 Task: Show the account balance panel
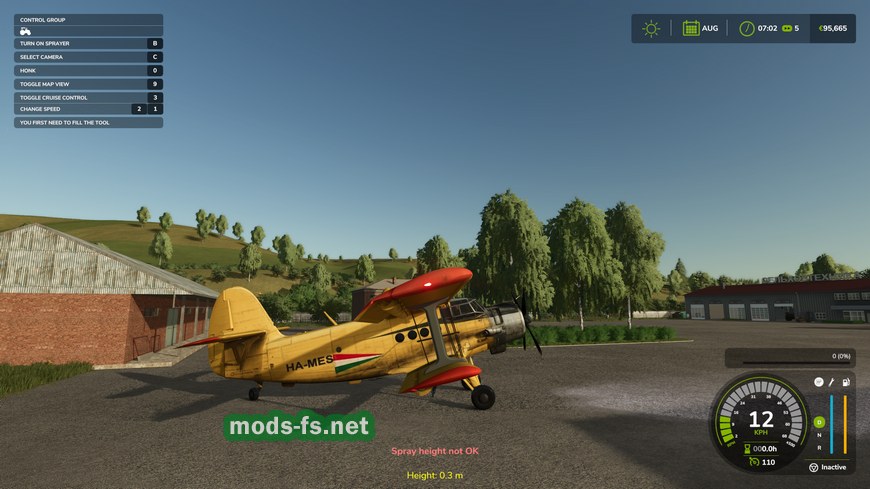(832, 28)
